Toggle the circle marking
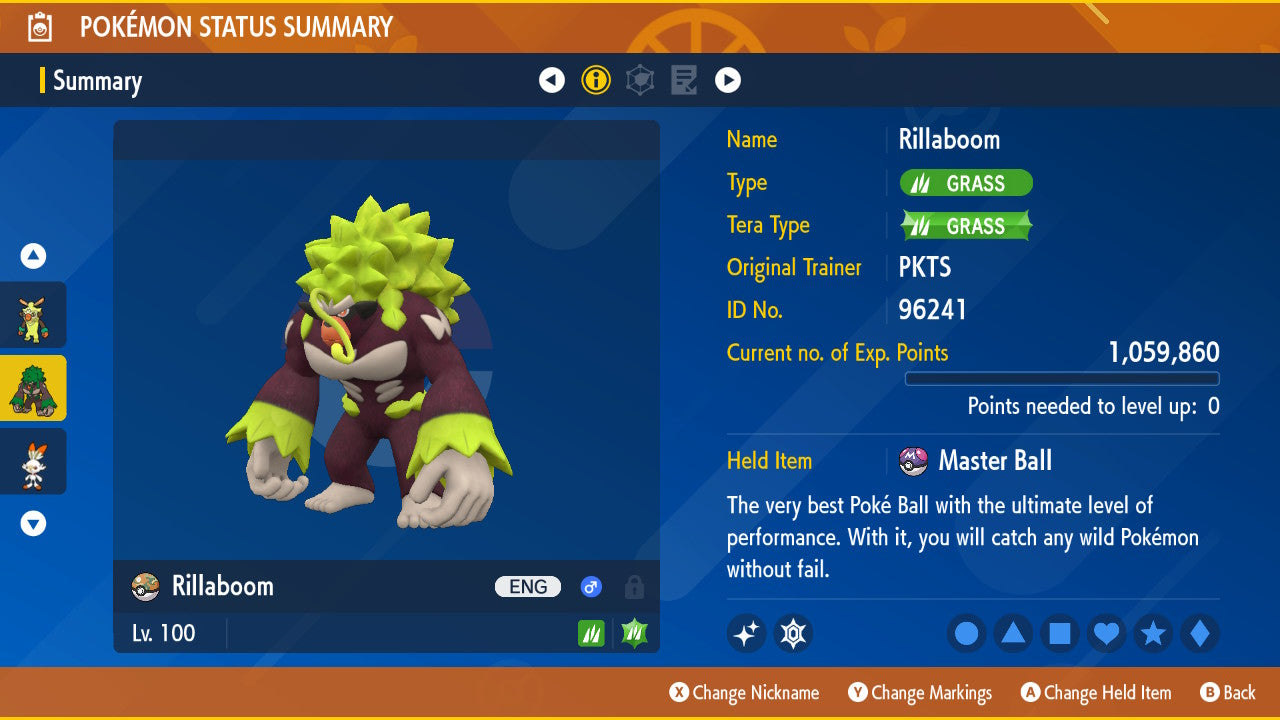This screenshot has width=1280, height=720. click(966, 633)
